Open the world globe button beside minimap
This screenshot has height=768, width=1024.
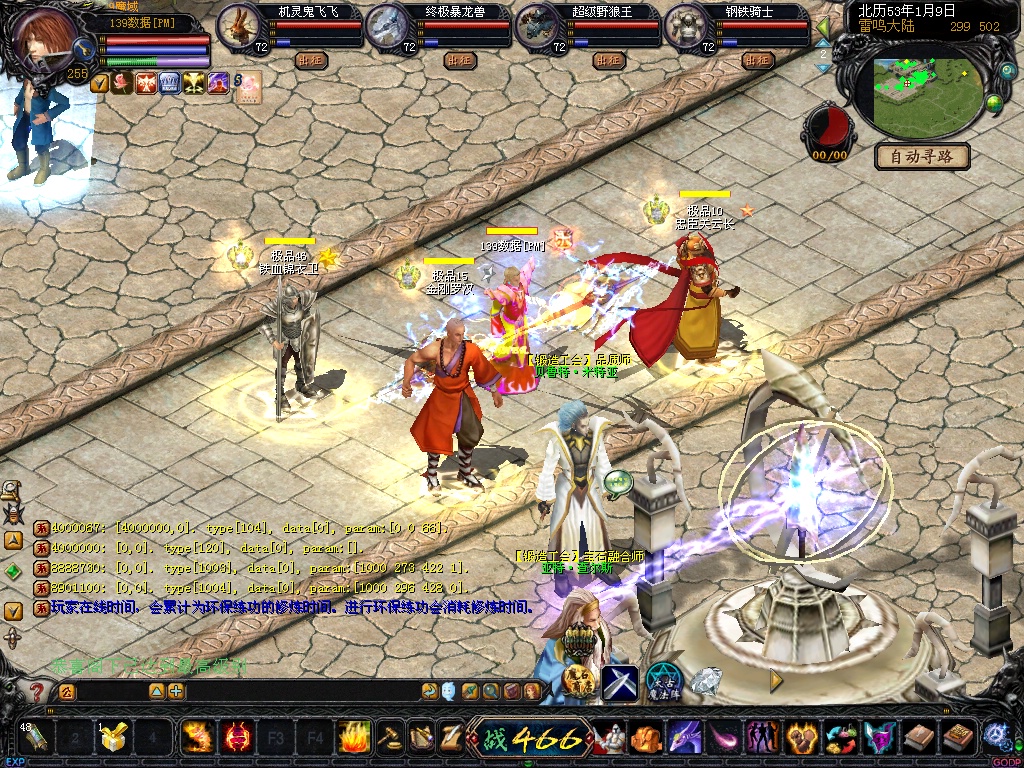click(x=995, y=103)
